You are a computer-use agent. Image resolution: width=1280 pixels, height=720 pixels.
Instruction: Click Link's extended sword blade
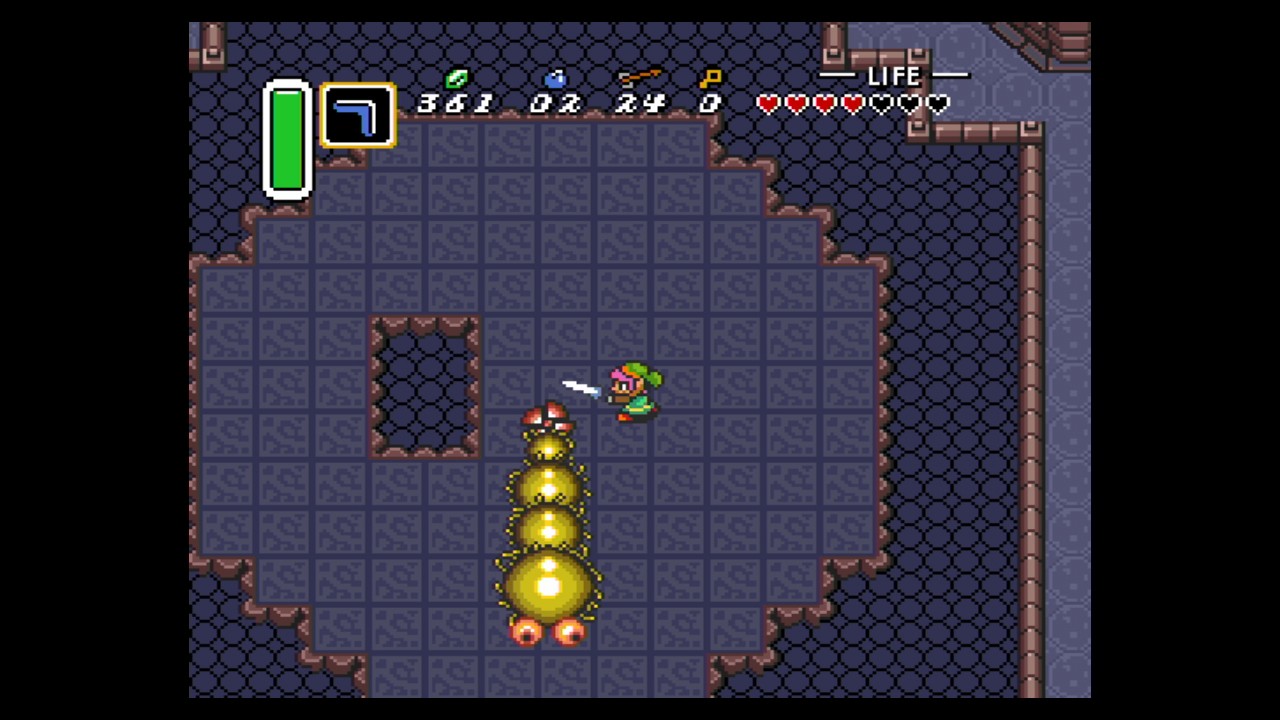580,388
